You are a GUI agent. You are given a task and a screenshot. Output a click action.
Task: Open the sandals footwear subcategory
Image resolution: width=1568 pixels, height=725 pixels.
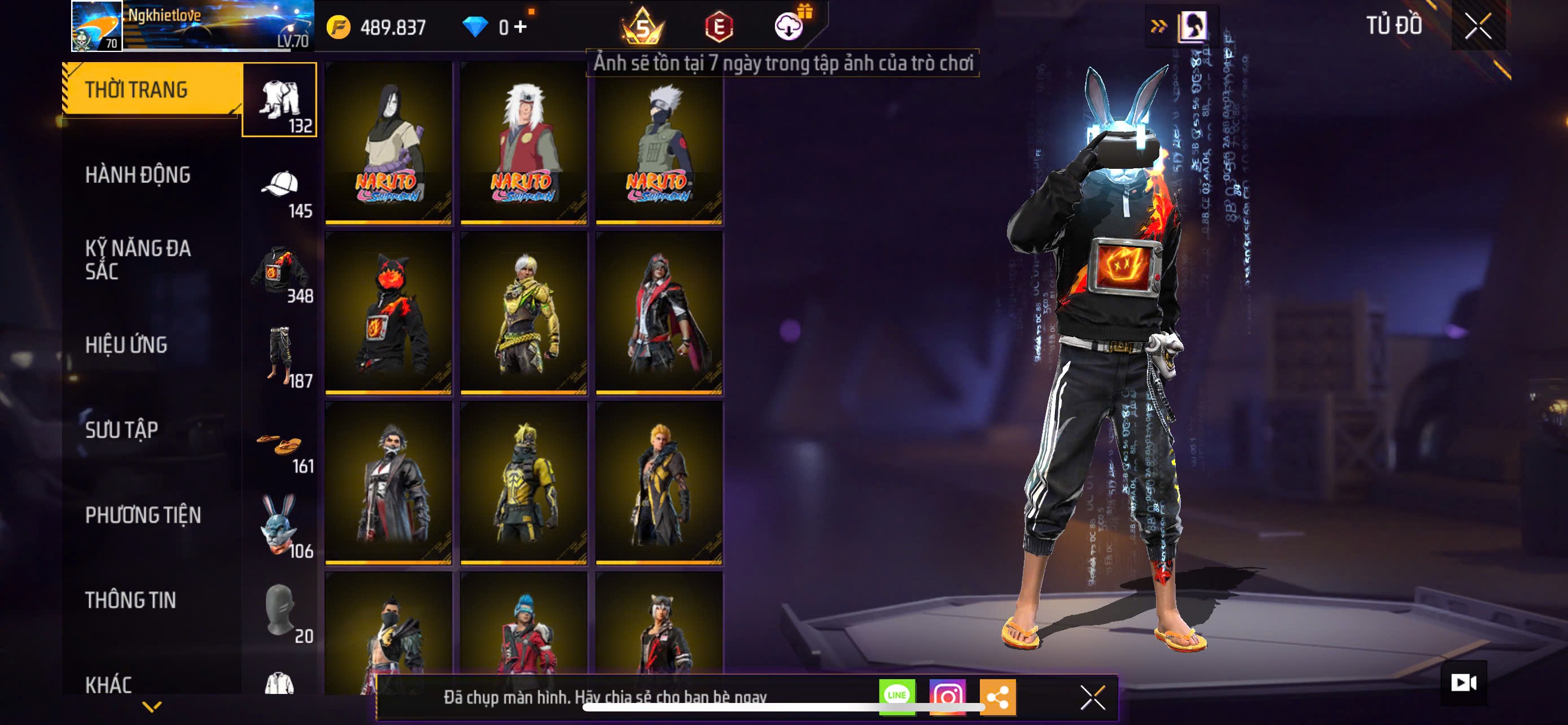tap(280, 444)
